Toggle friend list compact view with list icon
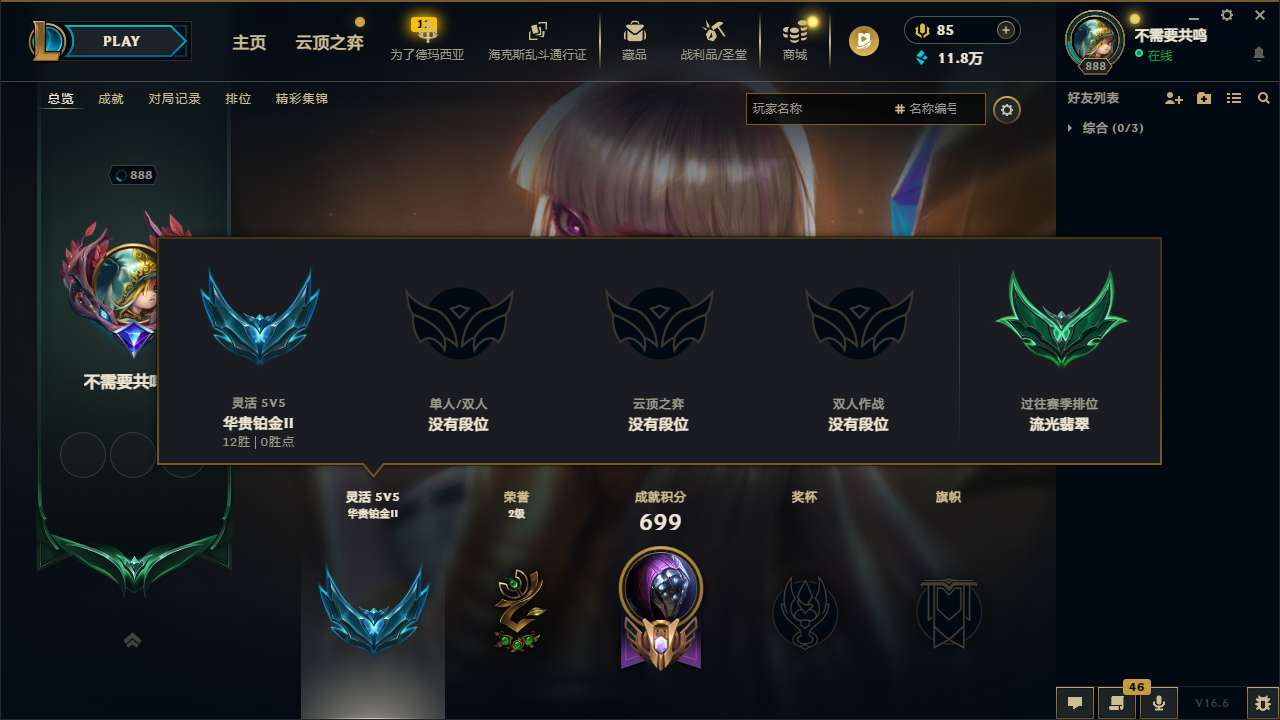 click(x=1234, y=98)
